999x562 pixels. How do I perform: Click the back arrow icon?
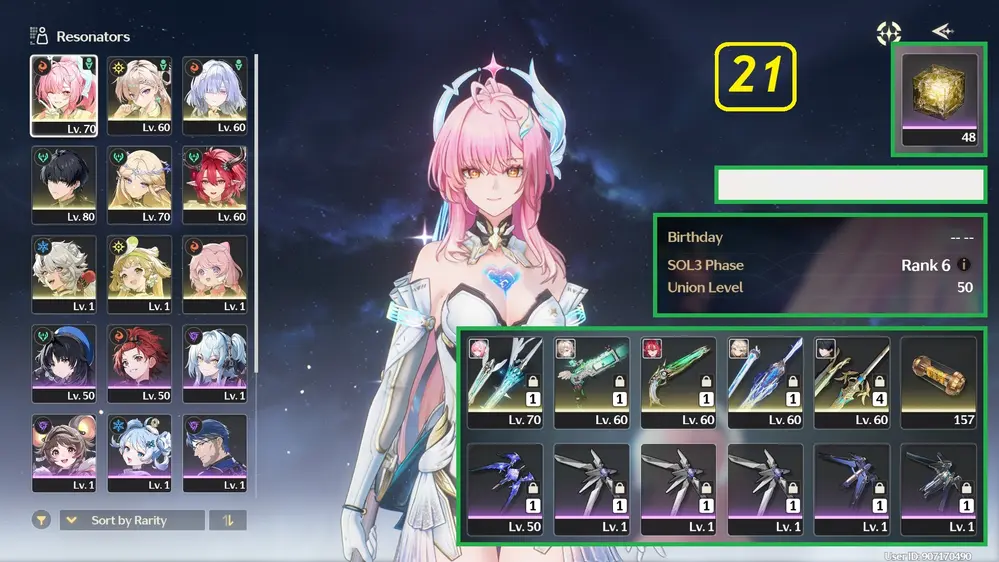942,32
